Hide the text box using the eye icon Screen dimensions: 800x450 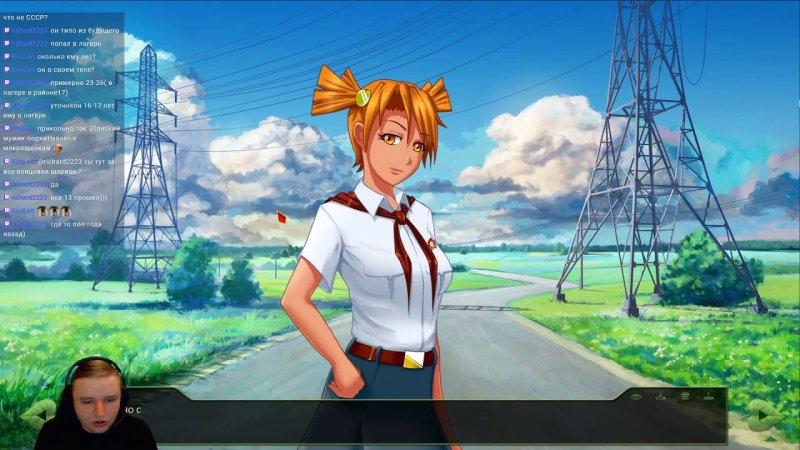coord(636,397)
